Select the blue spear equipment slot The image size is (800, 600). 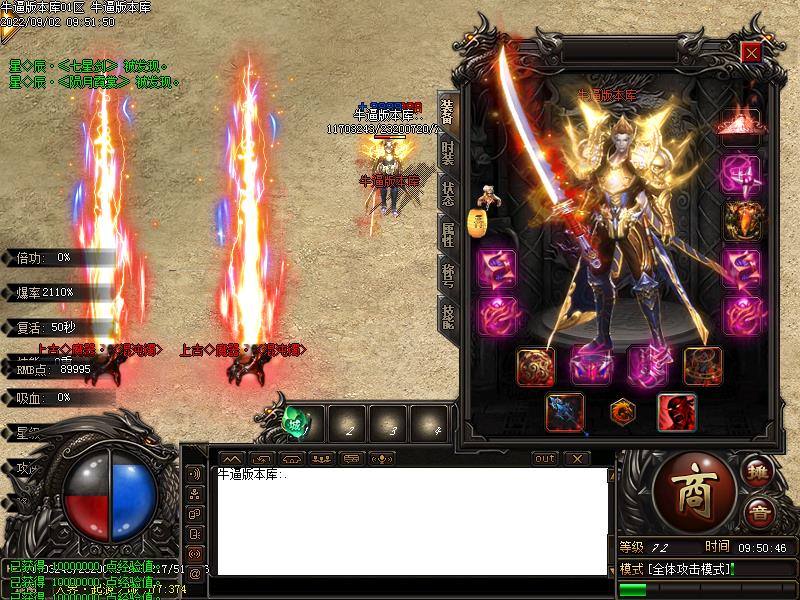565,412
